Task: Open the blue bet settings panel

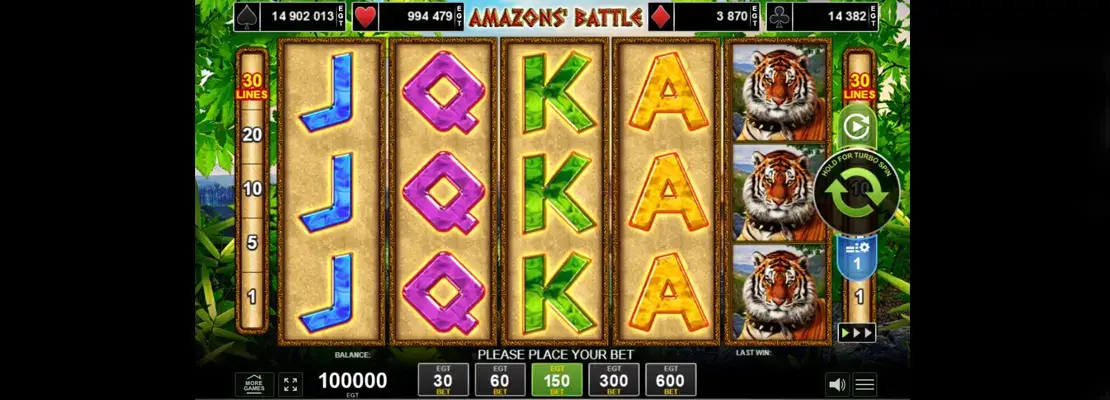Action: (856, 260)
